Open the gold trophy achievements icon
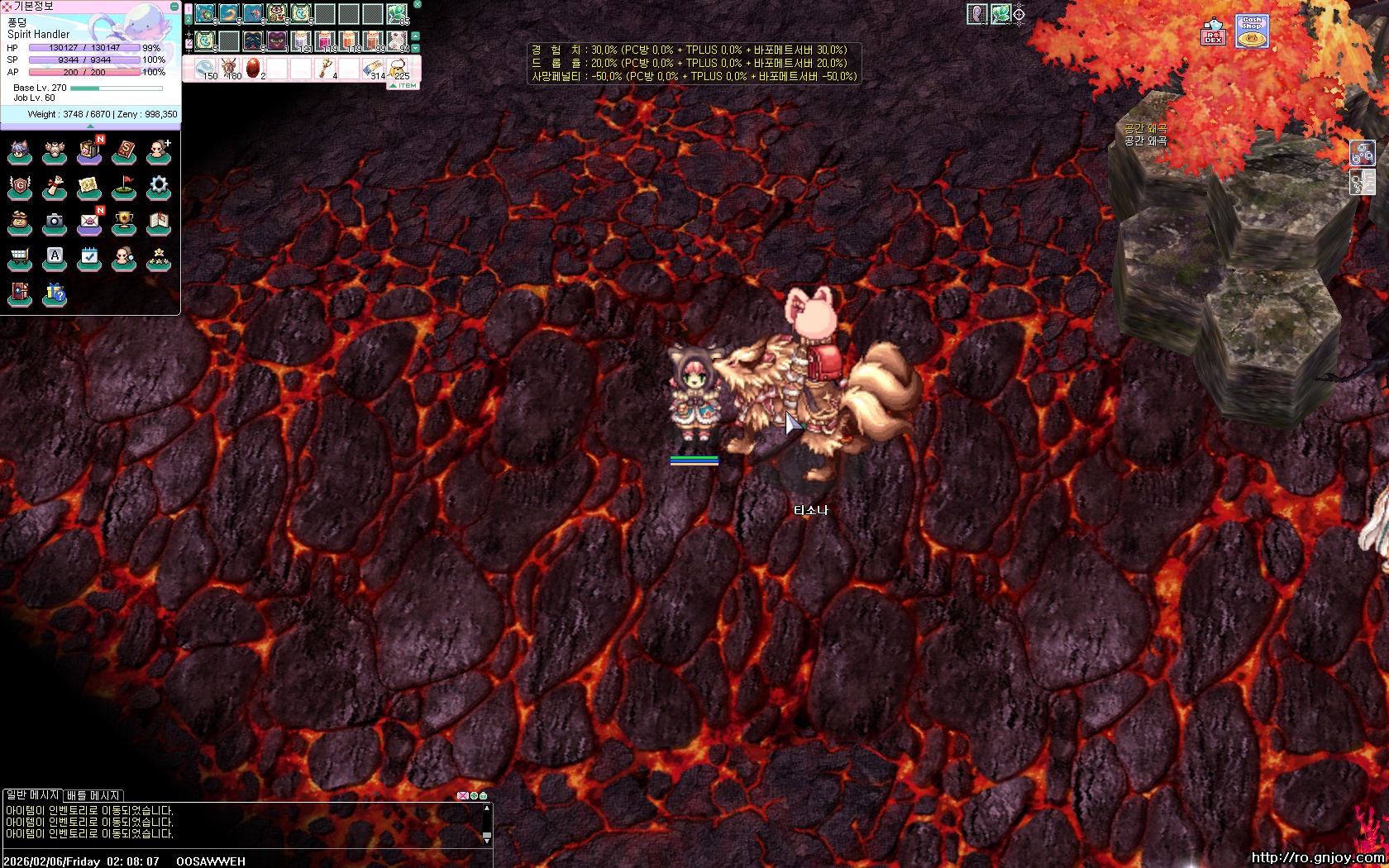The image size is (1389, 868). 124,222
